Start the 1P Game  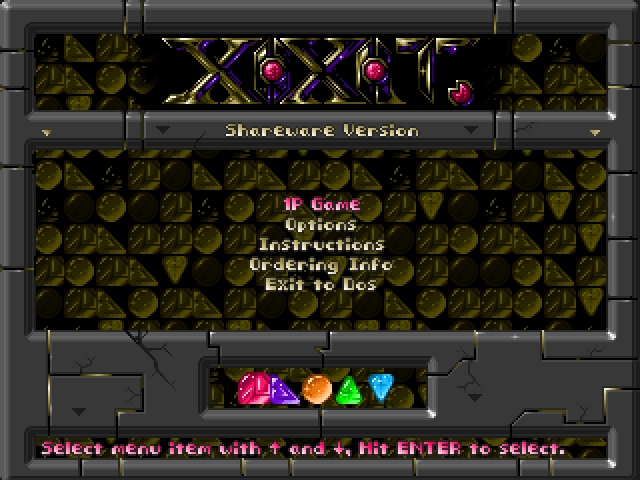320,204
